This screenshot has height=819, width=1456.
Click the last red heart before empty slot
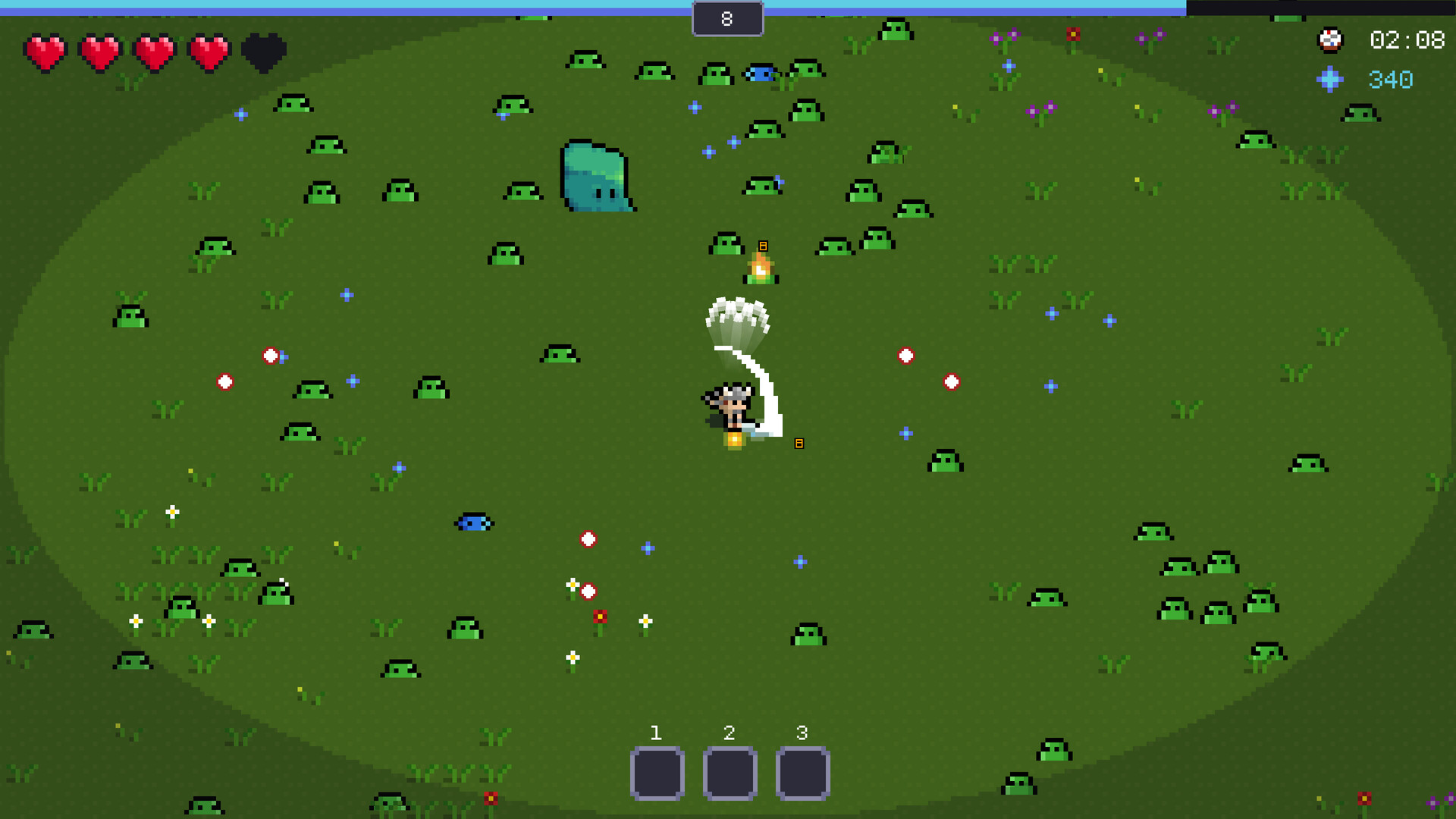[x=207, y=52]
